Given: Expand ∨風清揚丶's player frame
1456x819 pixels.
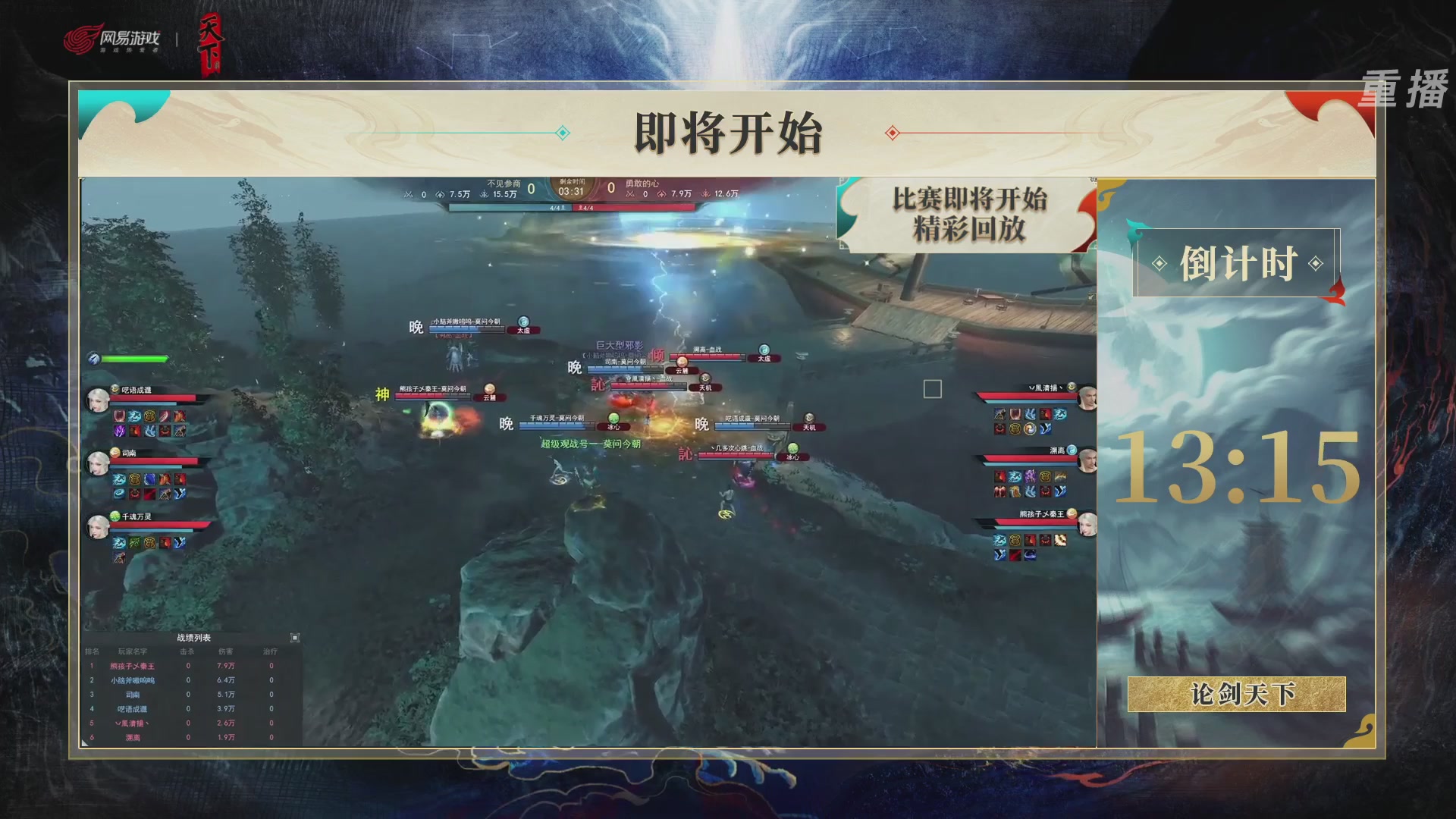Looking at the screenshot, I should [x=1045, y=388].
